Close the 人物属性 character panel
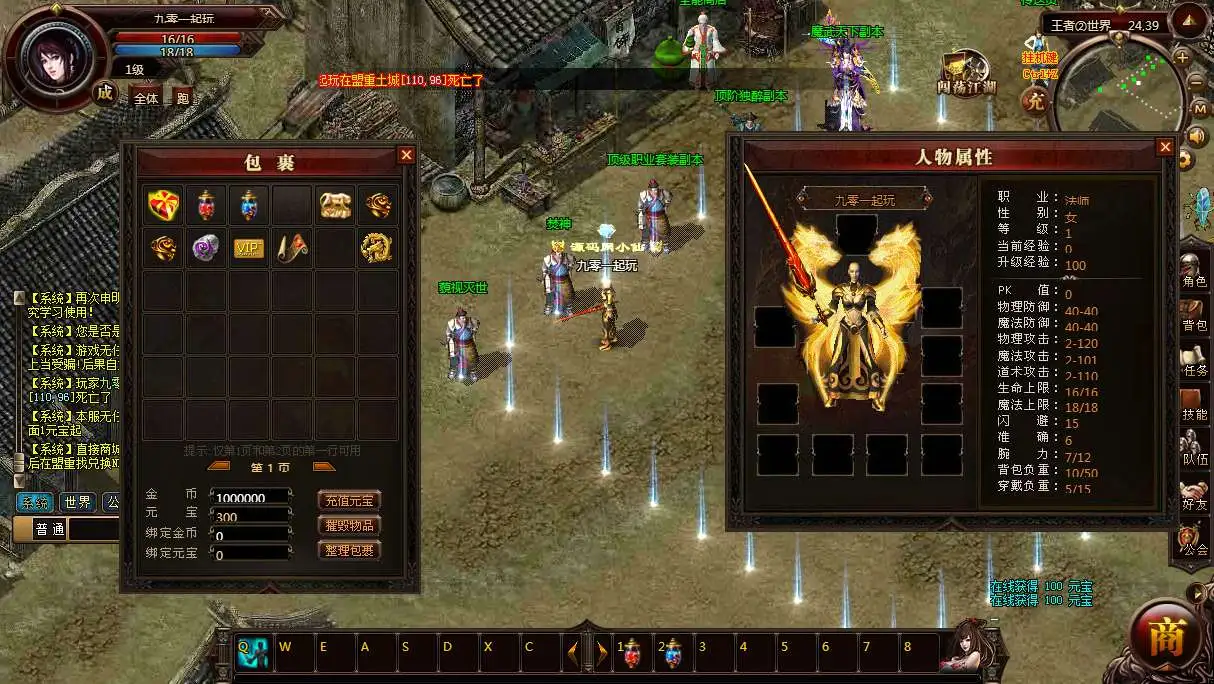The height and width of the screenshot is (684, 1214). (x=1165, y=147)
